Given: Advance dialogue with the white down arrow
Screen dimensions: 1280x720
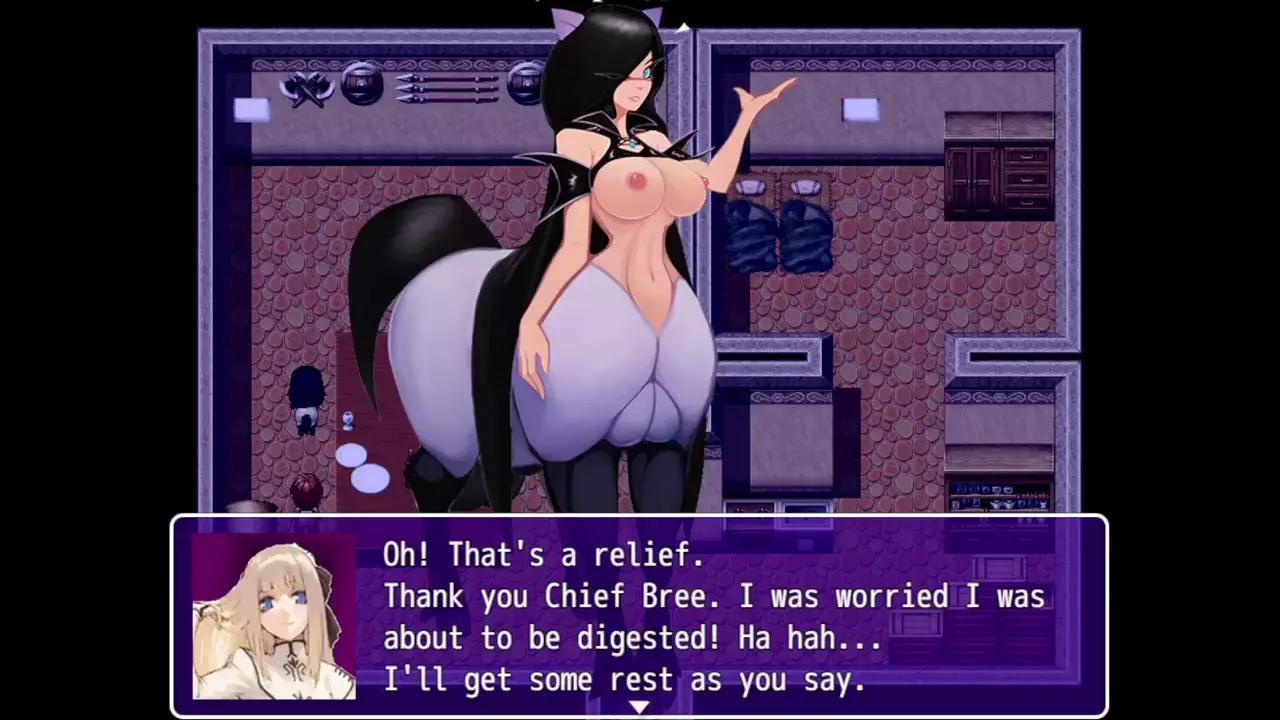Looking at the screenshot, I should point(639,707).
